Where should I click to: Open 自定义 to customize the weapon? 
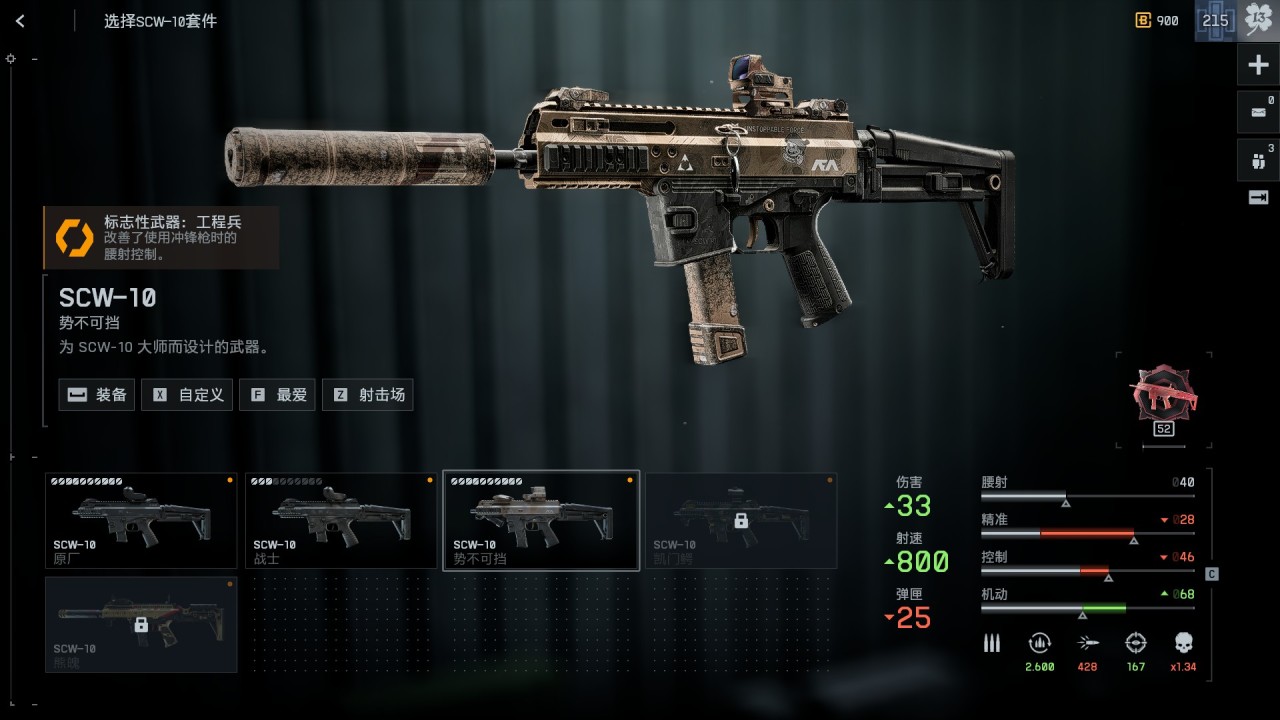click(x=187, y=395)
